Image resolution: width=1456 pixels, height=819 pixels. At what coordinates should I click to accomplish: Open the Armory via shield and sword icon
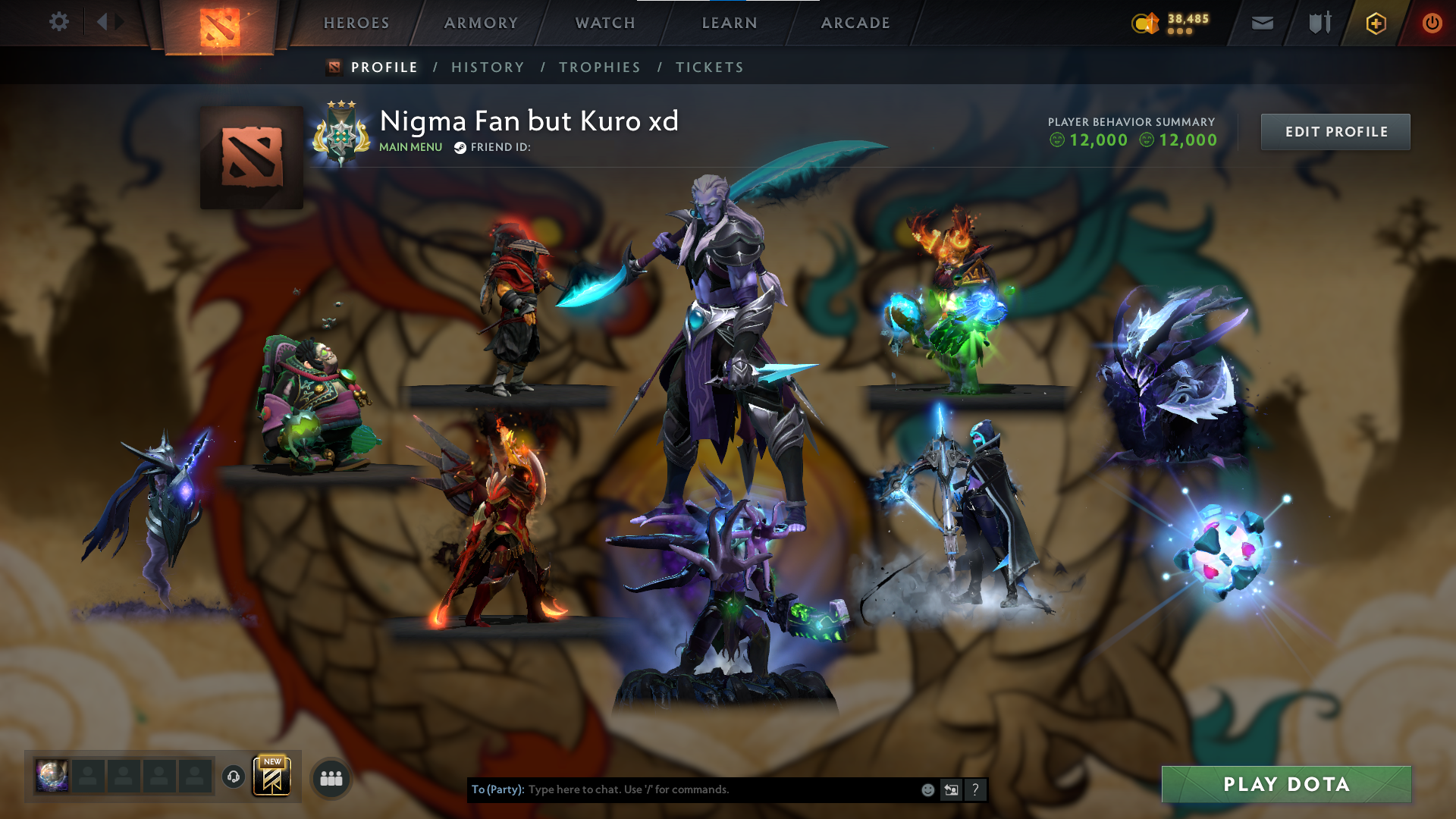(x=1319, y=23)
